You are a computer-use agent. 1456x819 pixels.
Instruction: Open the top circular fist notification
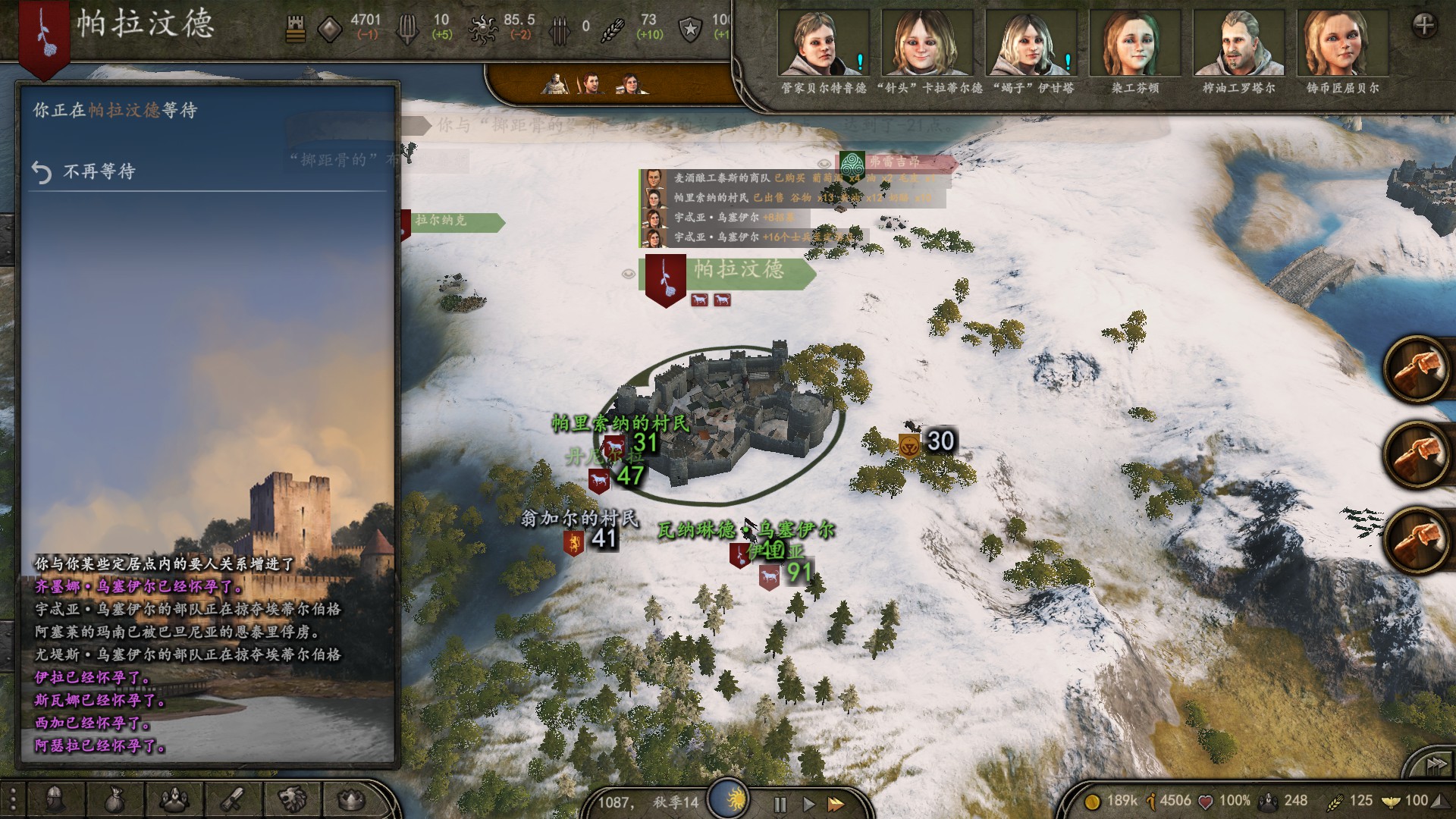click(1417, 369)
